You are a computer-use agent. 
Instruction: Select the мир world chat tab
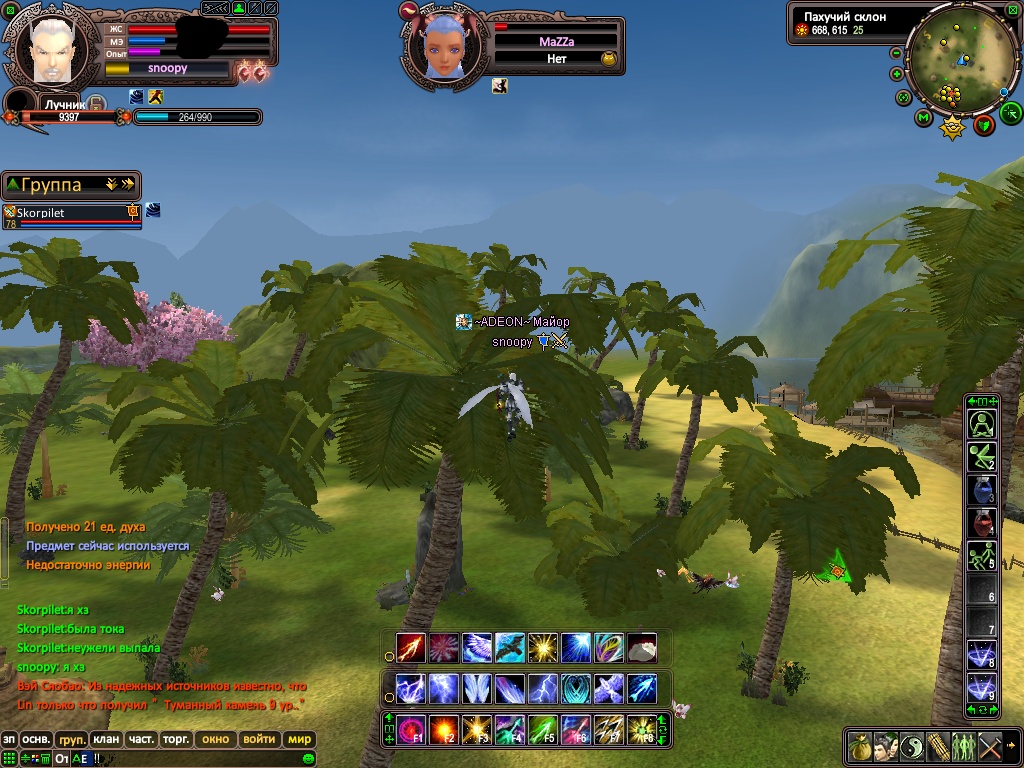299,740
